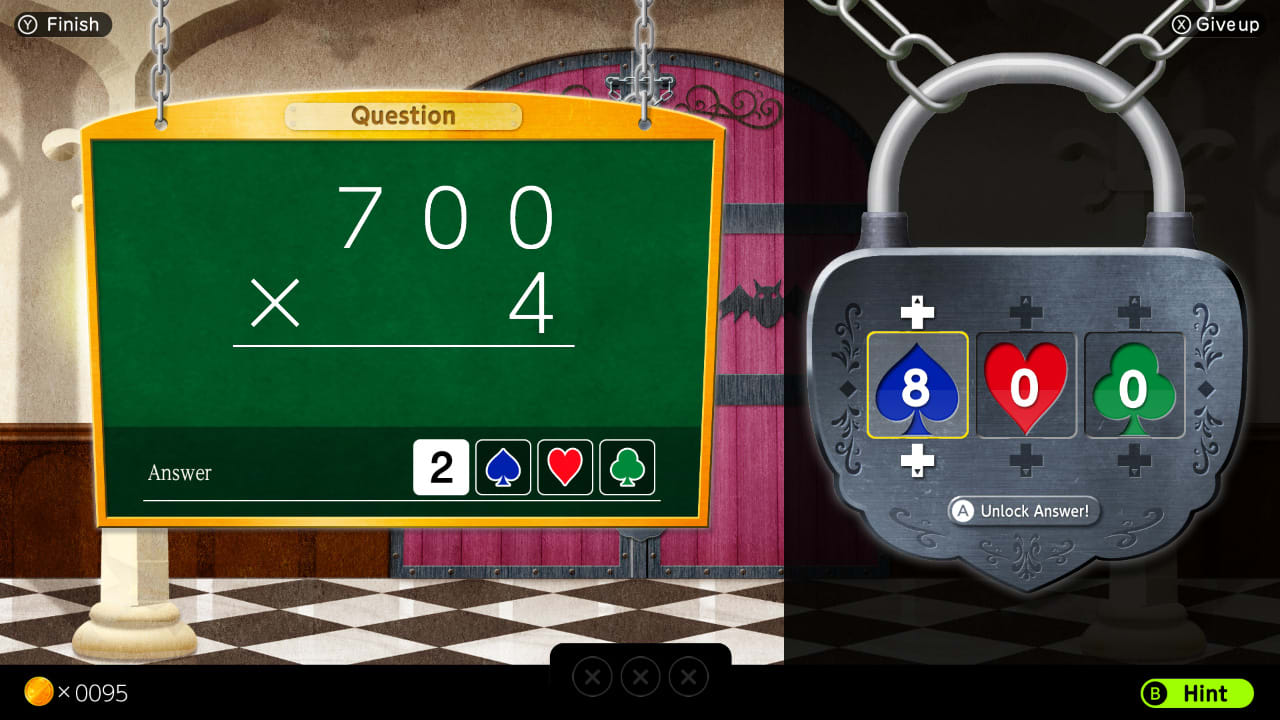Decrease the heart digit with its bottom plus

point(1026,460)
